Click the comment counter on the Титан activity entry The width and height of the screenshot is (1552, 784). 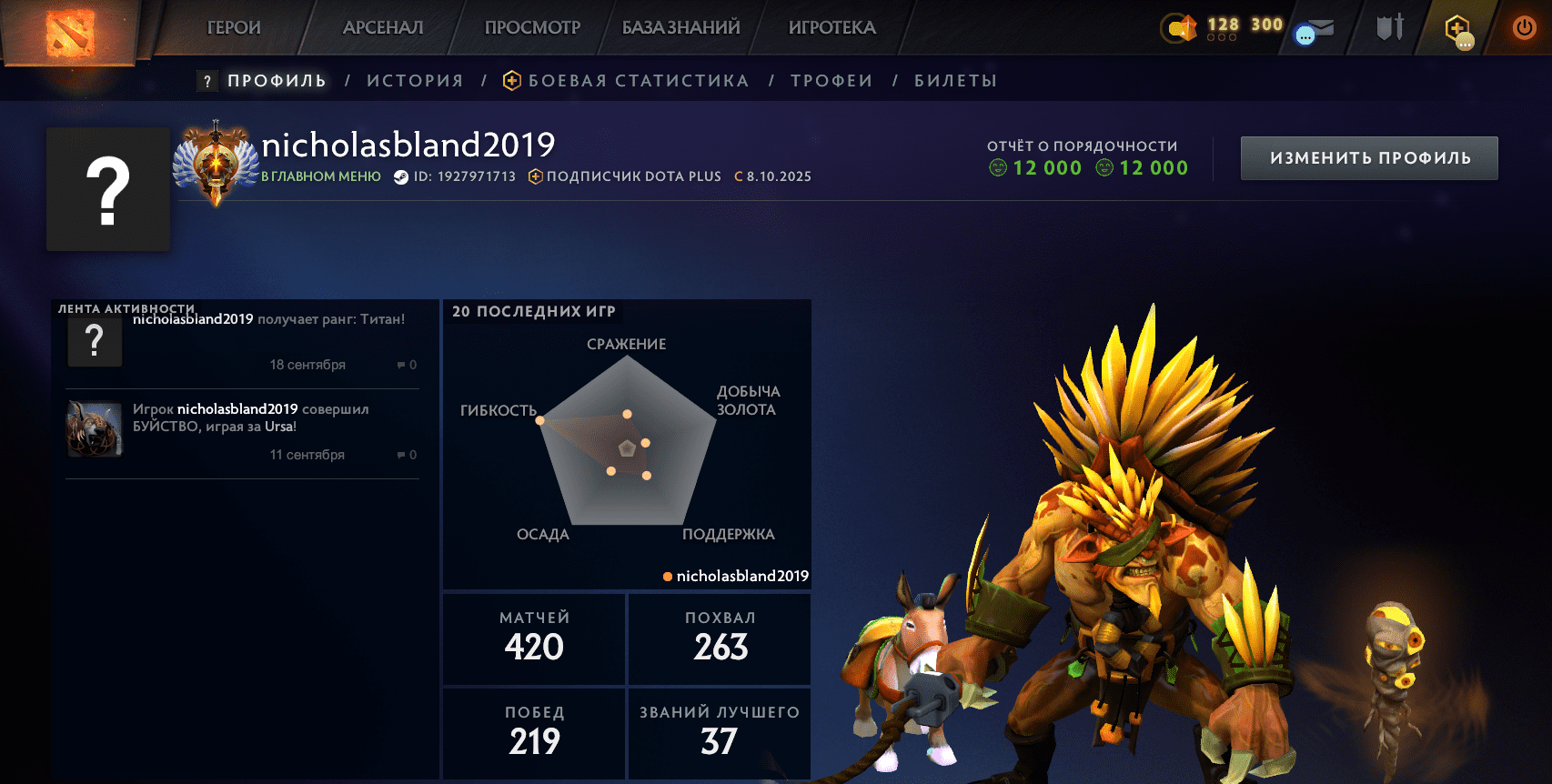click(406, 365)
